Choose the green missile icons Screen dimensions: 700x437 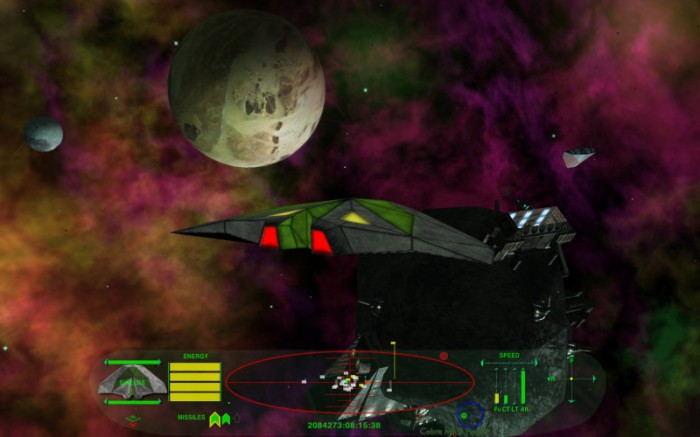tap(219, 418)
